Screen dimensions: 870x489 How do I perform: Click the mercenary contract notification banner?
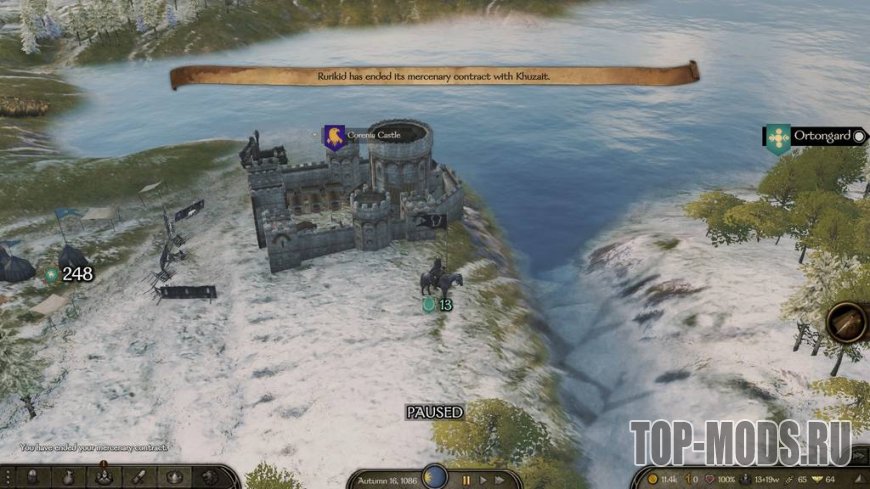(x=435, y=75)
